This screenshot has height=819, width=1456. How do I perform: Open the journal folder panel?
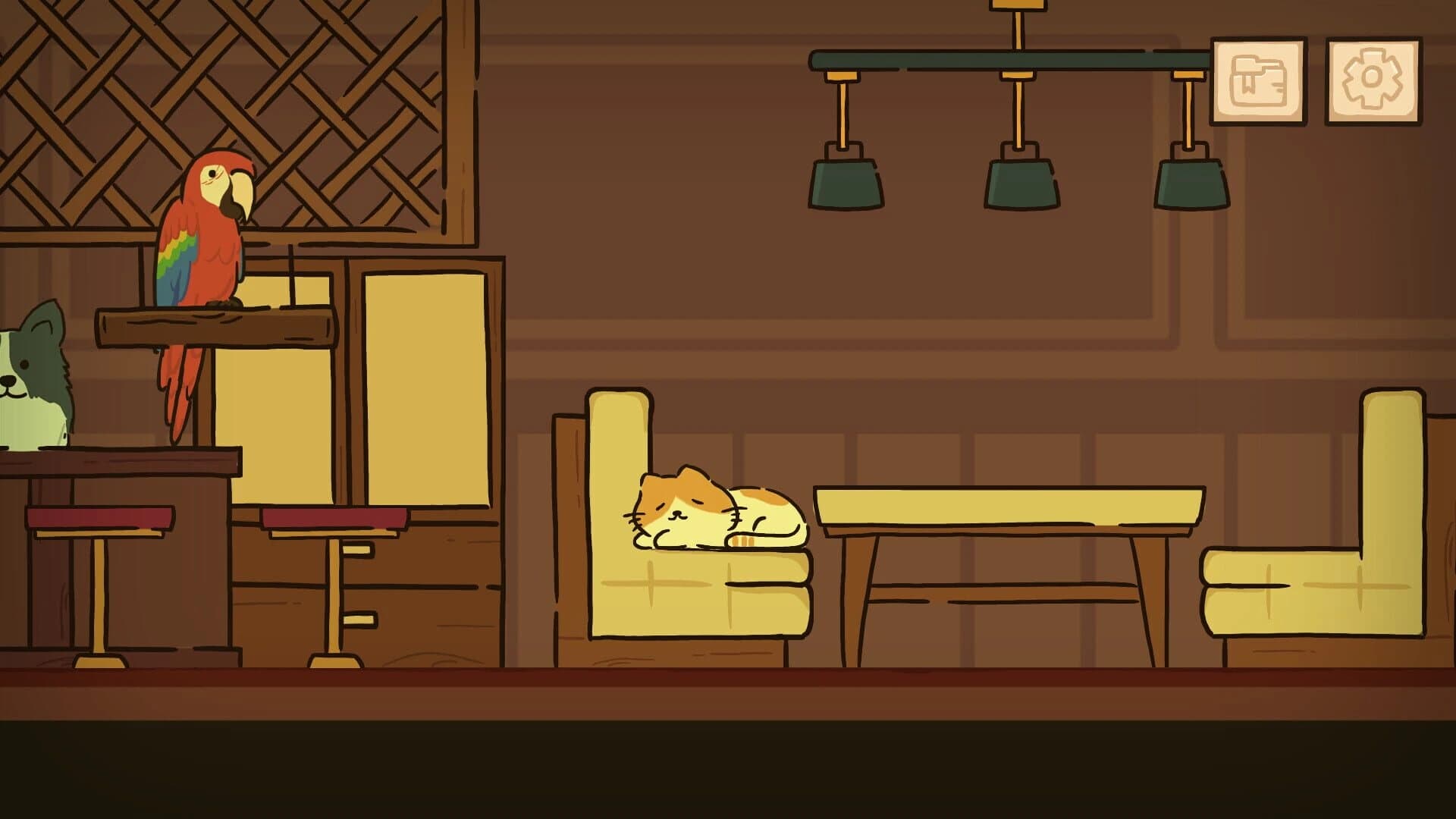1259,80
